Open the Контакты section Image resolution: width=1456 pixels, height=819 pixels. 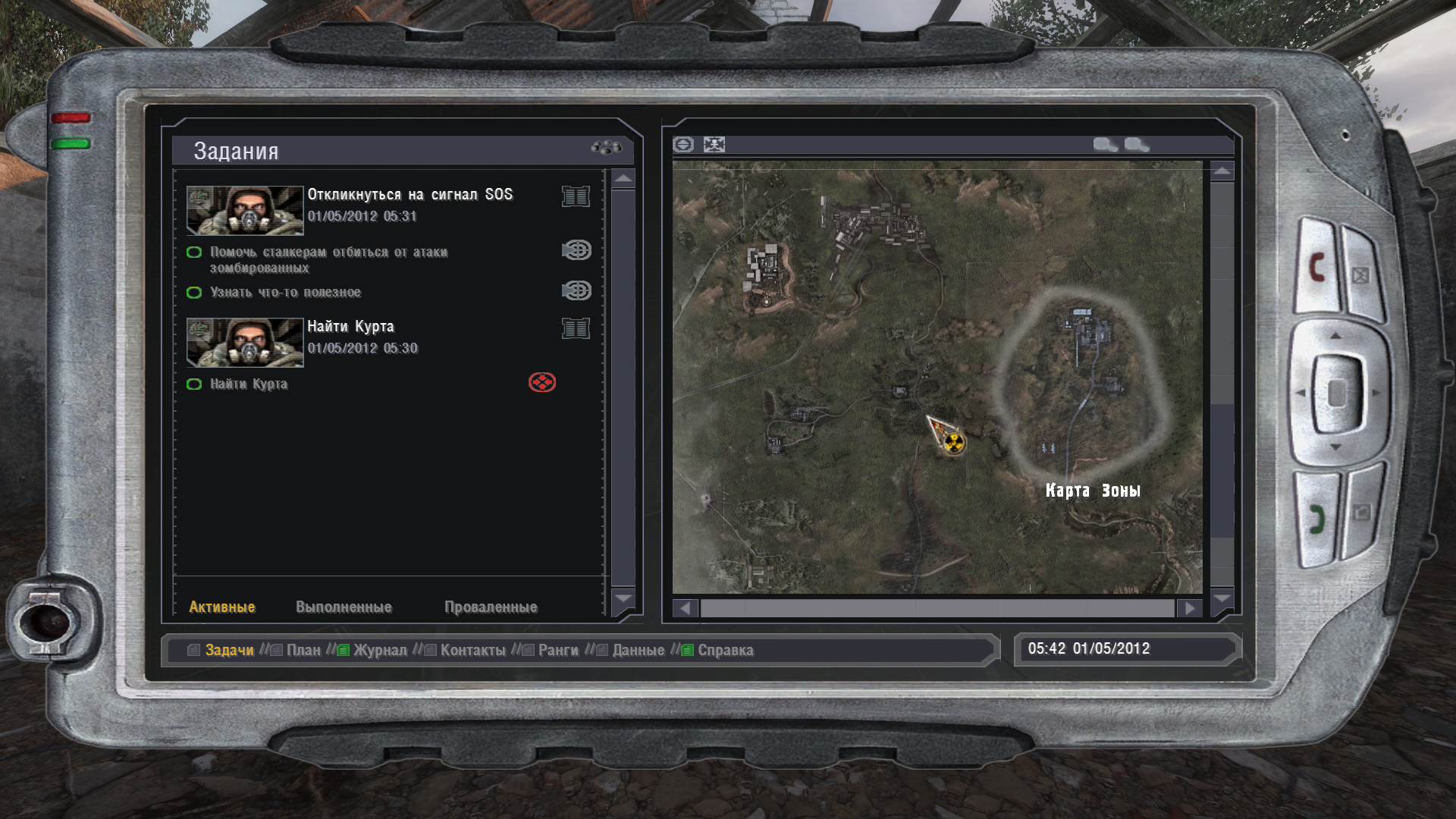tap(472, 651)
